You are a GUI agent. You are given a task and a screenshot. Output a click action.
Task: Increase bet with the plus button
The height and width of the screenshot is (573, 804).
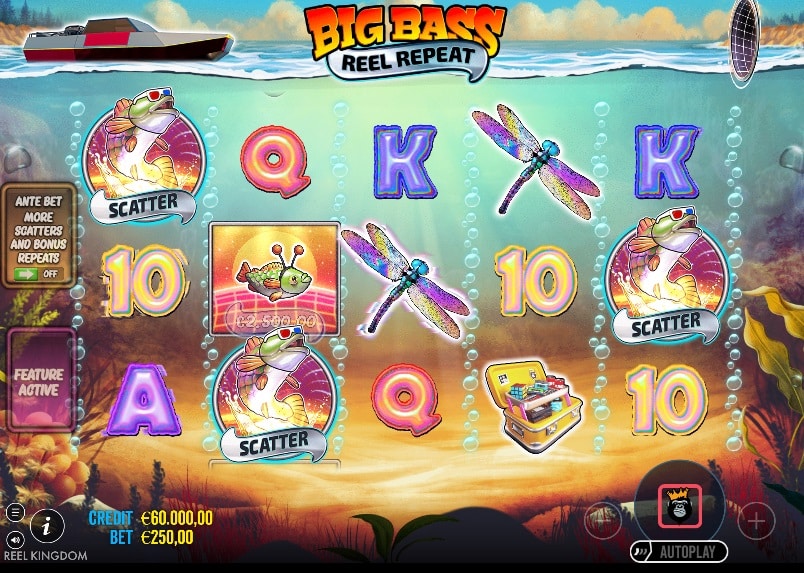pyautogui.click(x=756, y=520)
